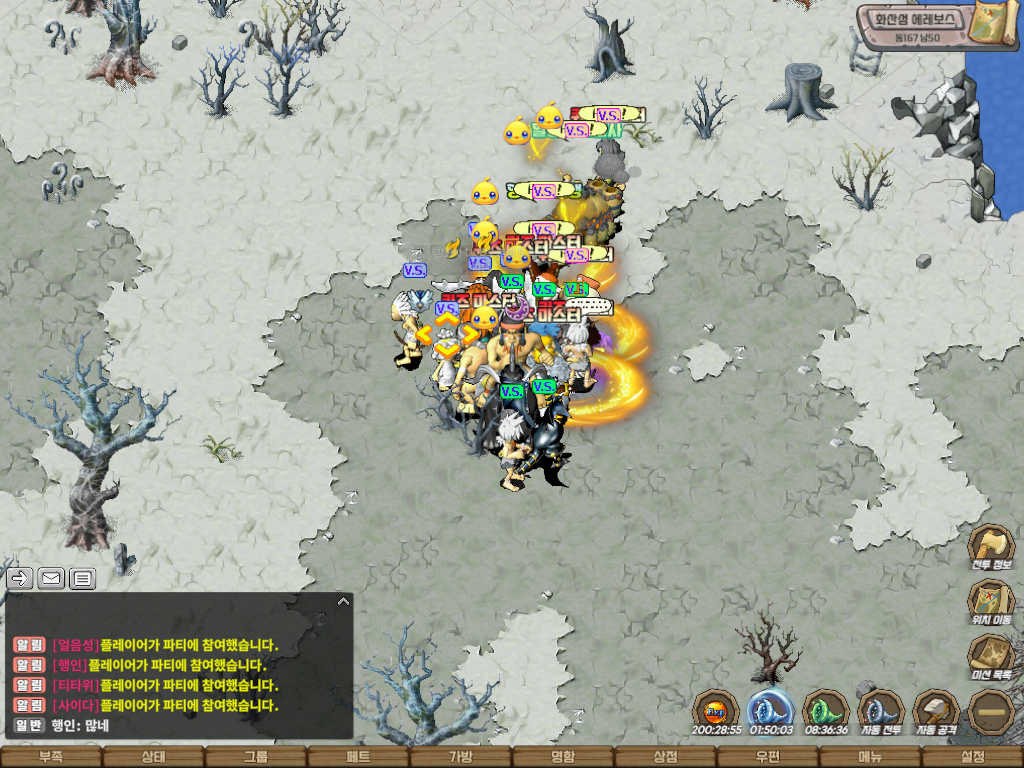
Task: Open the 상태 status menu
Action: tap(153, 757)
